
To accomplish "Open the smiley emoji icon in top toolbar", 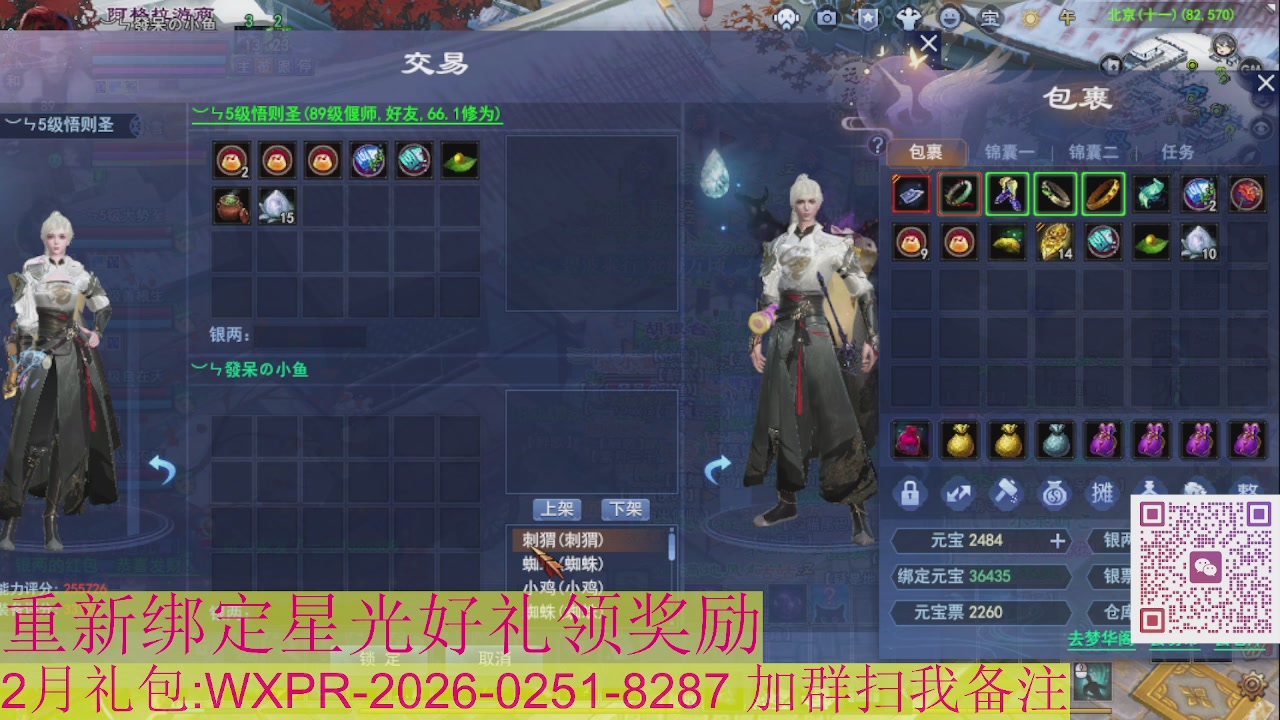I will pos(950,18).
